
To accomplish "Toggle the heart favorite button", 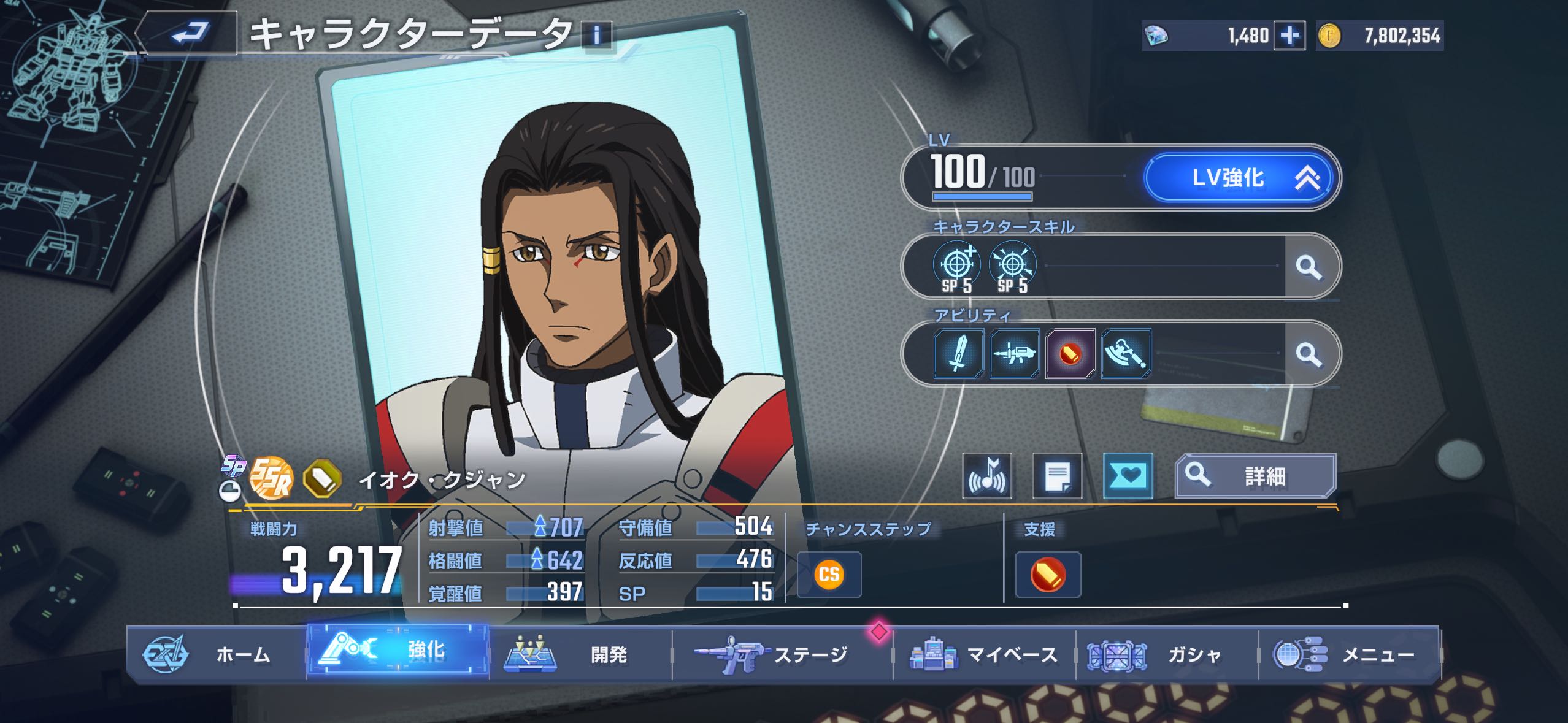I will pyautogui.click(x=1128, y=476).
